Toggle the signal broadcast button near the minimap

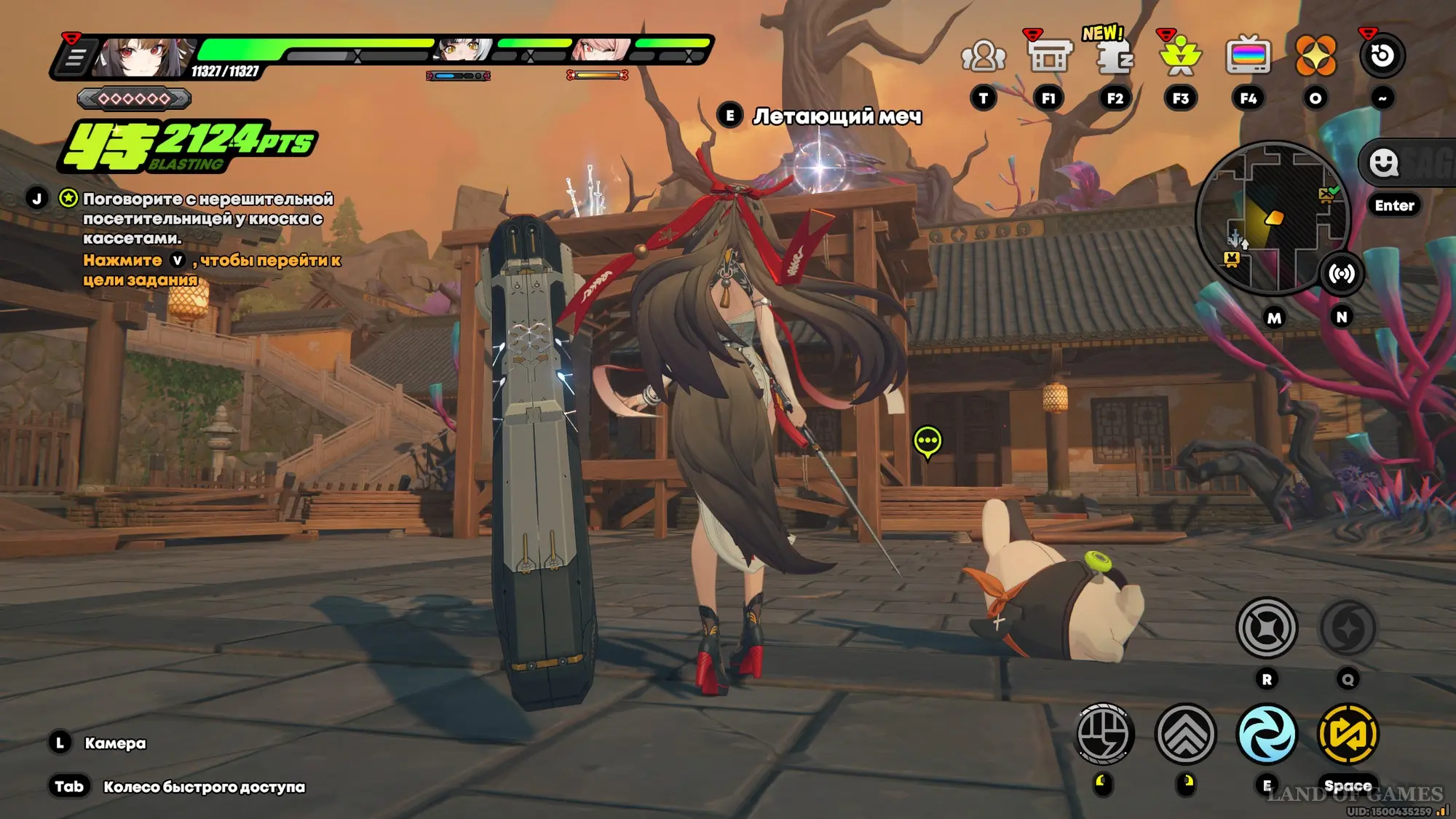point(1341,274)
